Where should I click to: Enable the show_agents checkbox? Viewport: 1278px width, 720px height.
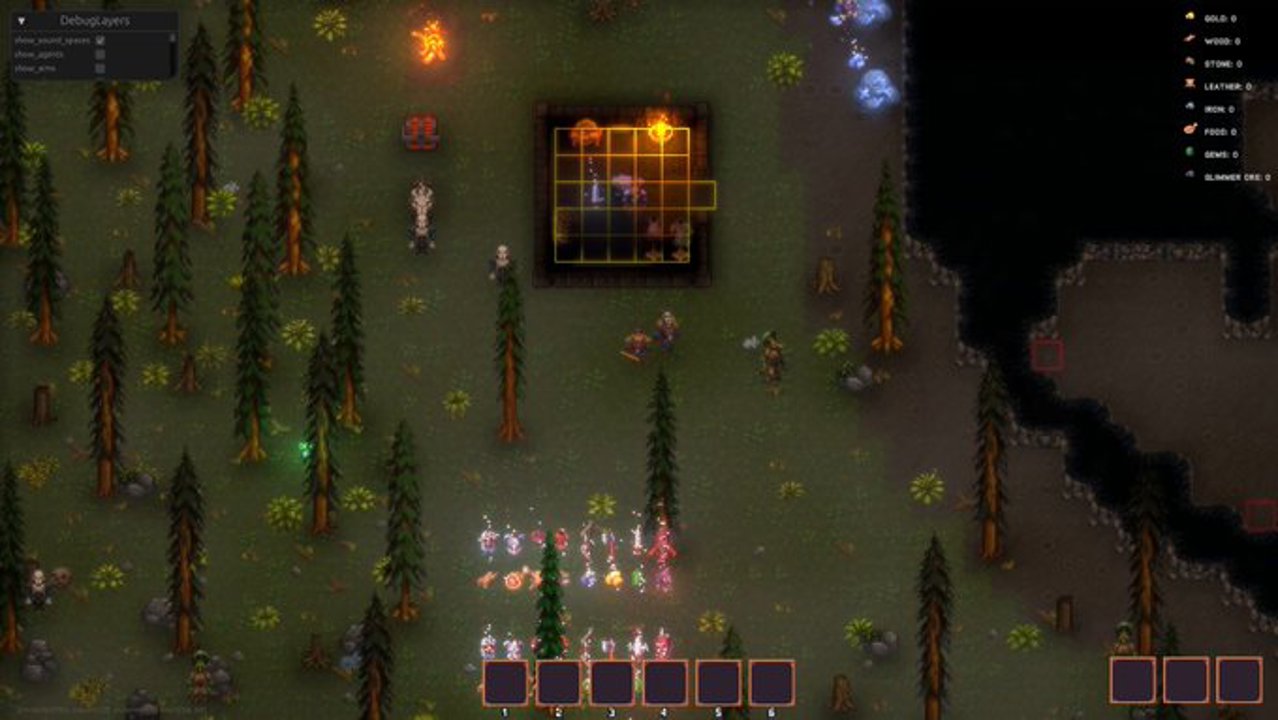pyautogui.click(x=100, y=55)
